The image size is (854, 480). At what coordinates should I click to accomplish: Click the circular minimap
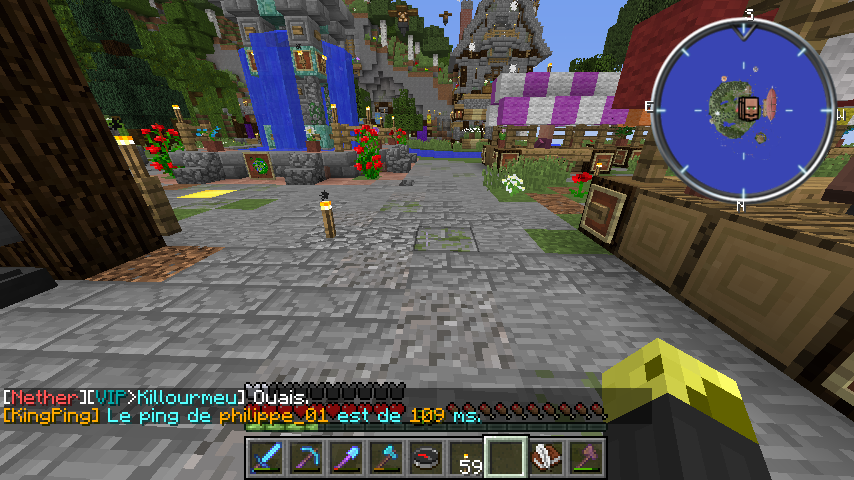(741, 107)
